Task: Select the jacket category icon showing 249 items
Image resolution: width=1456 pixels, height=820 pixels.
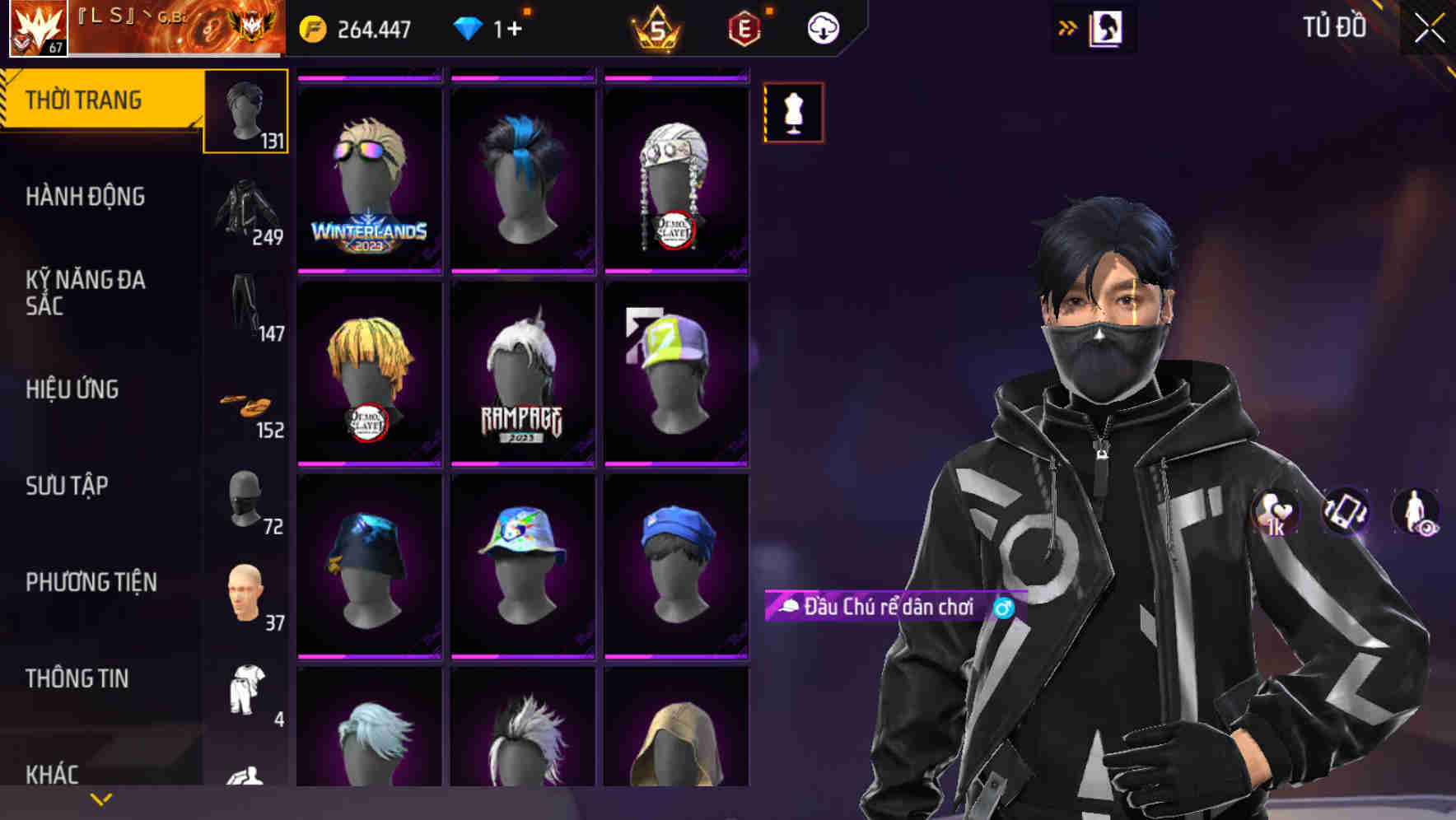Action: (245, 210)
